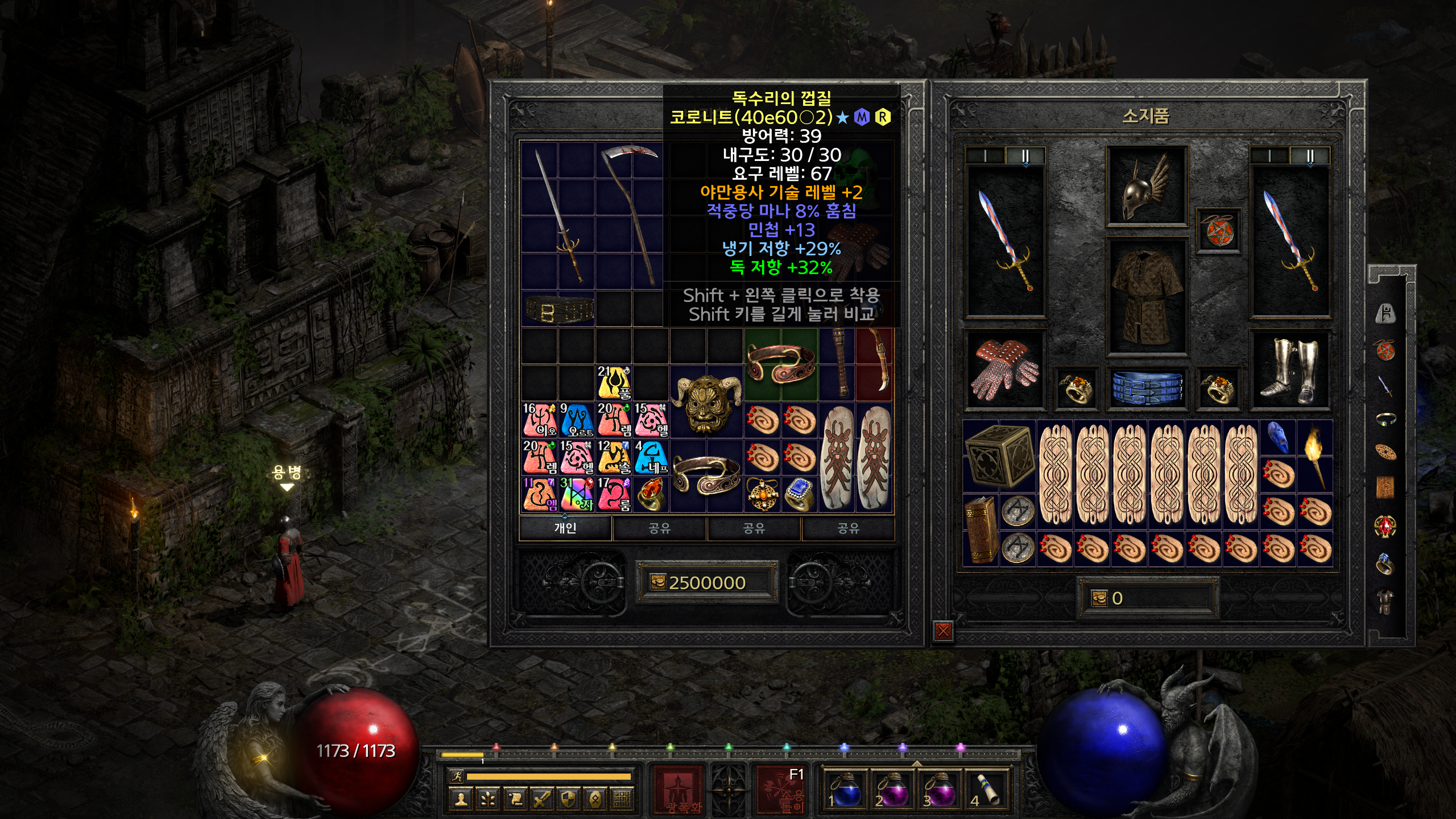Close the inventory with the red X
This screenshot has width=1456, height=819.
click(x=943, y=630)
